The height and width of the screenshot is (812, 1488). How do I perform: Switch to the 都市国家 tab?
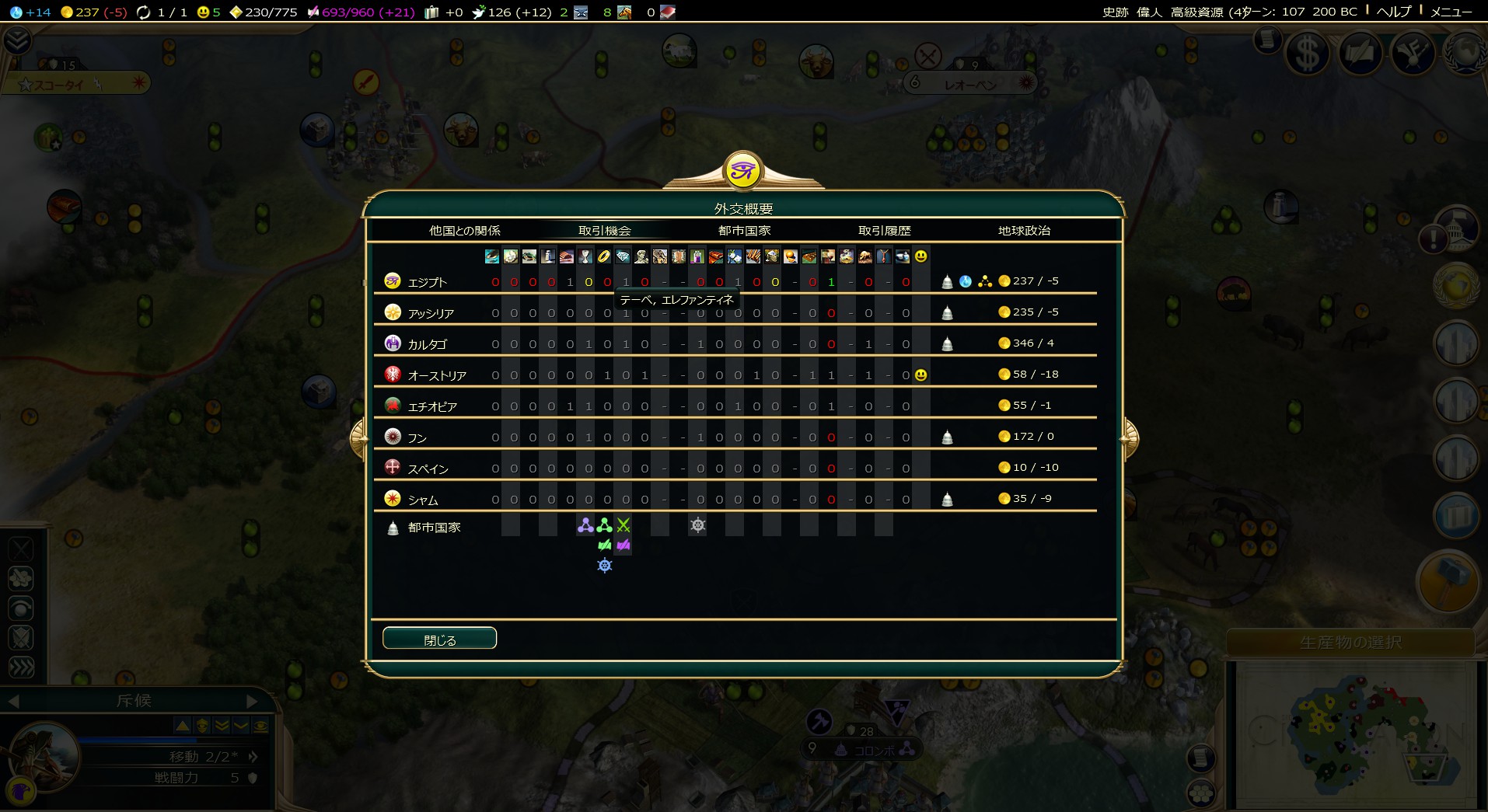click(744, 231)
